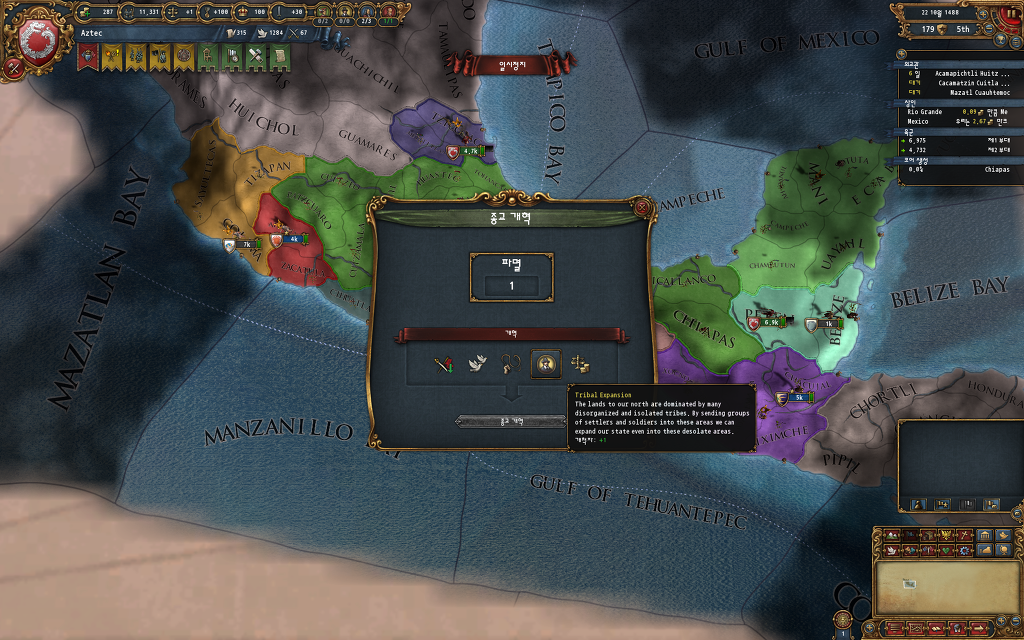1024x640 pixels.
Task: Pick the hand with whip reform icon
Action: (x=512, y=364)
